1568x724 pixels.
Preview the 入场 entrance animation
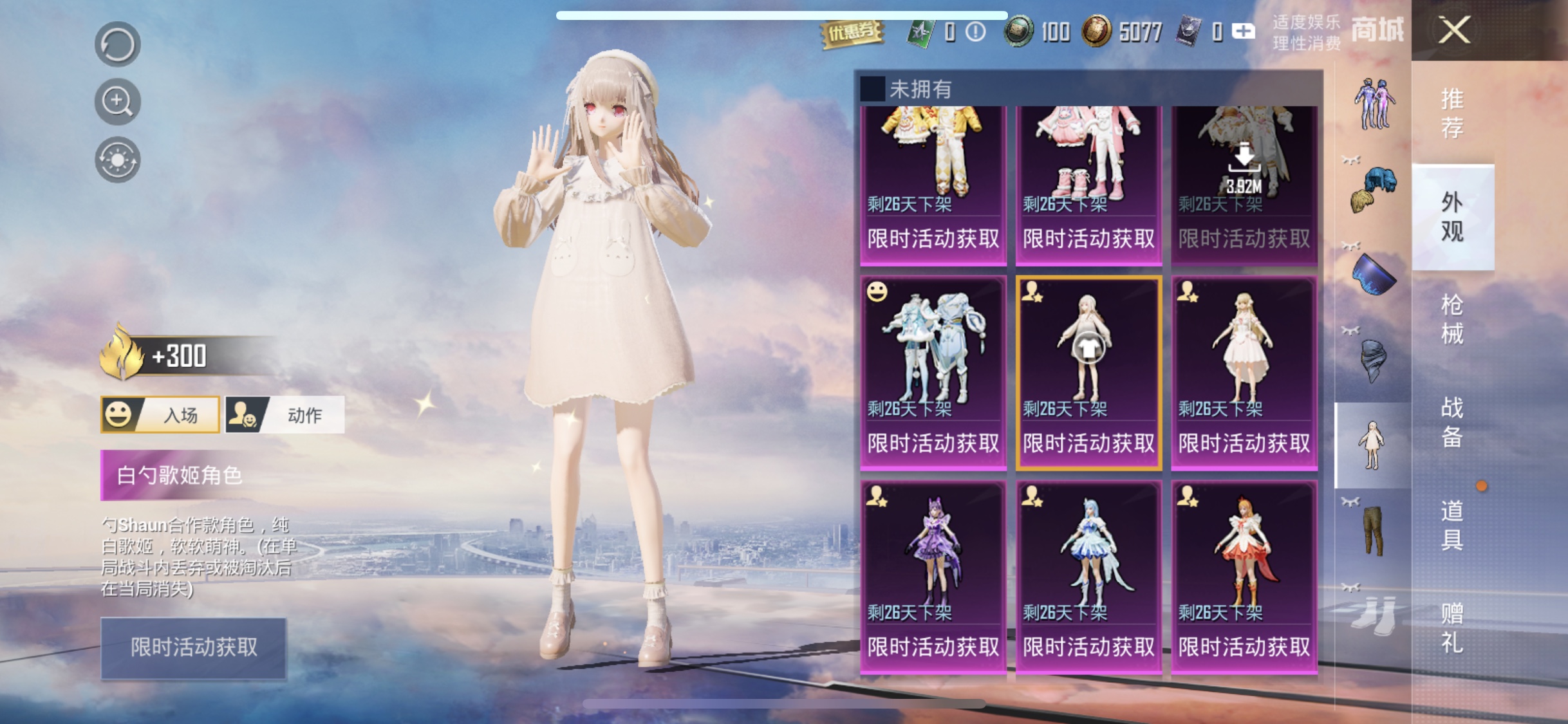coord(160,415)
